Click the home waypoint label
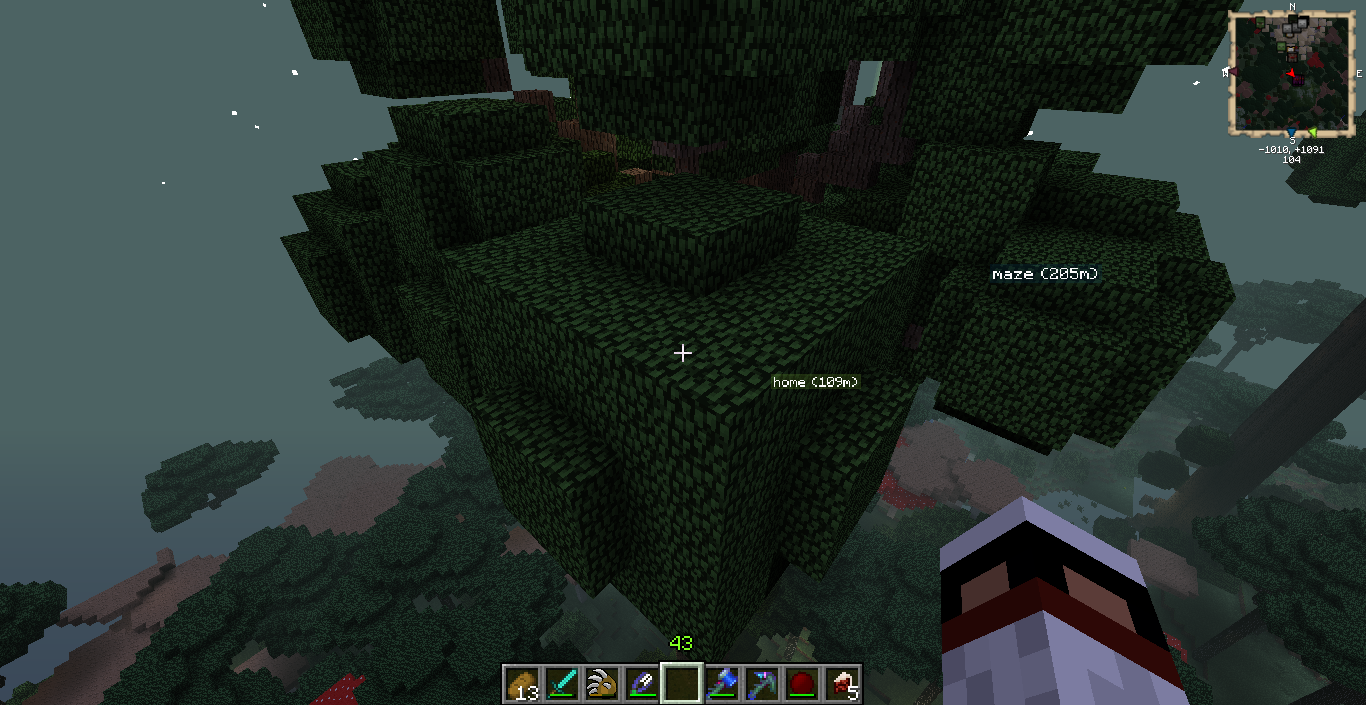The height and width of the screenshot is (705, 1366). point(815,382)
